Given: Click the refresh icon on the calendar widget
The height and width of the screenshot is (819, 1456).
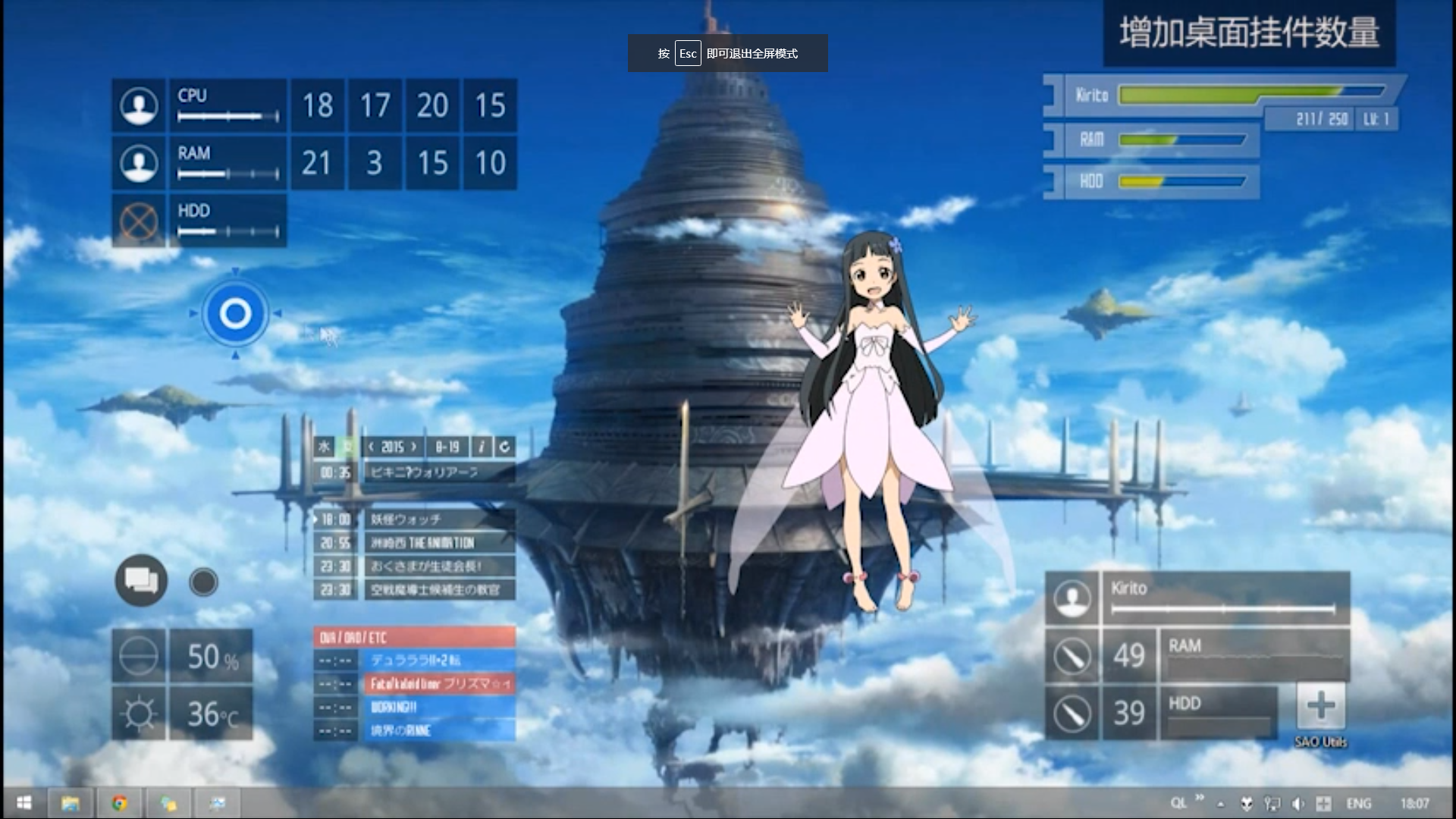Looking at the screenshot, I should coord(504,447).
